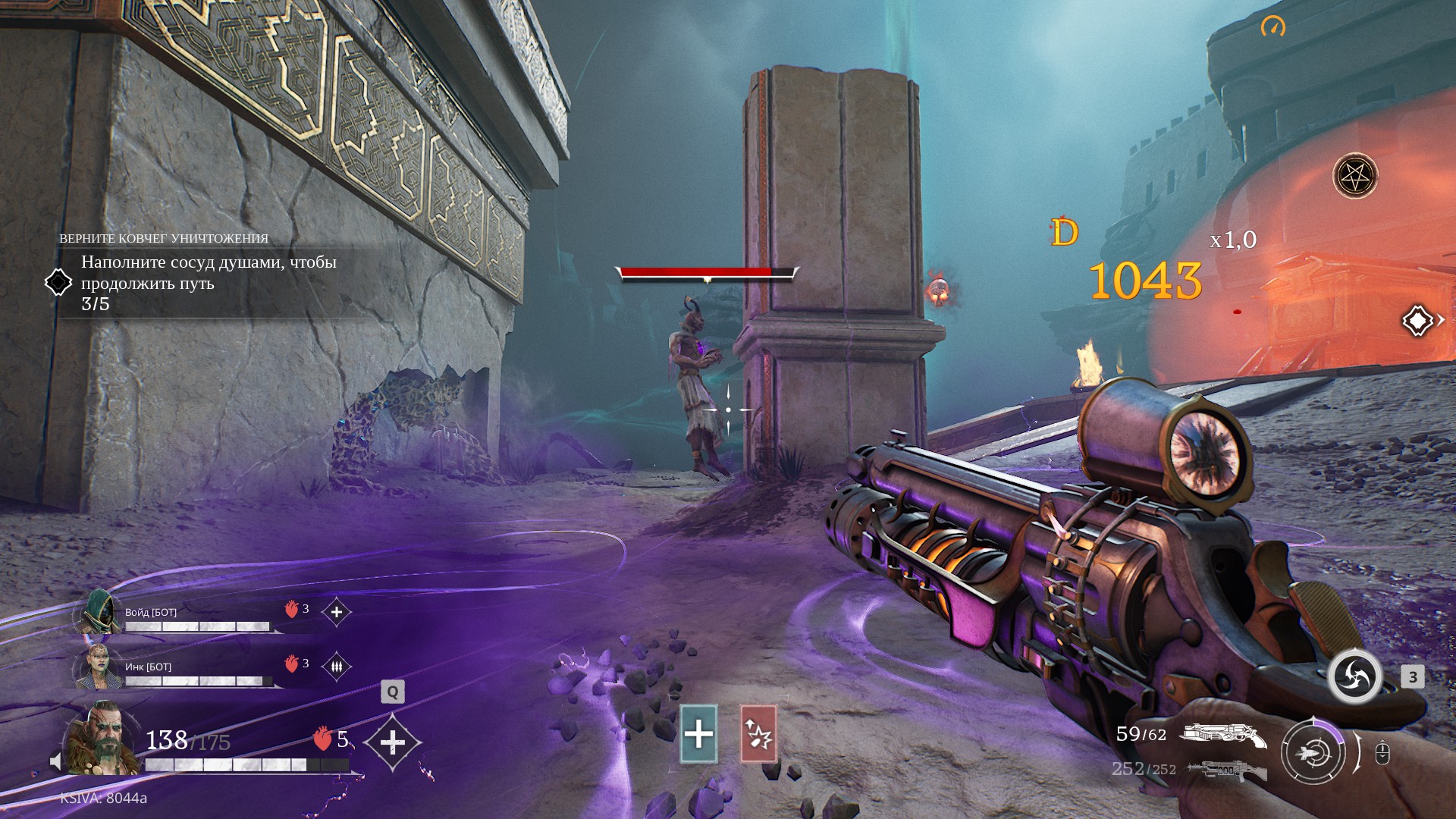
Task: Select Ink bot's portrait
Action: pos(98,667)
